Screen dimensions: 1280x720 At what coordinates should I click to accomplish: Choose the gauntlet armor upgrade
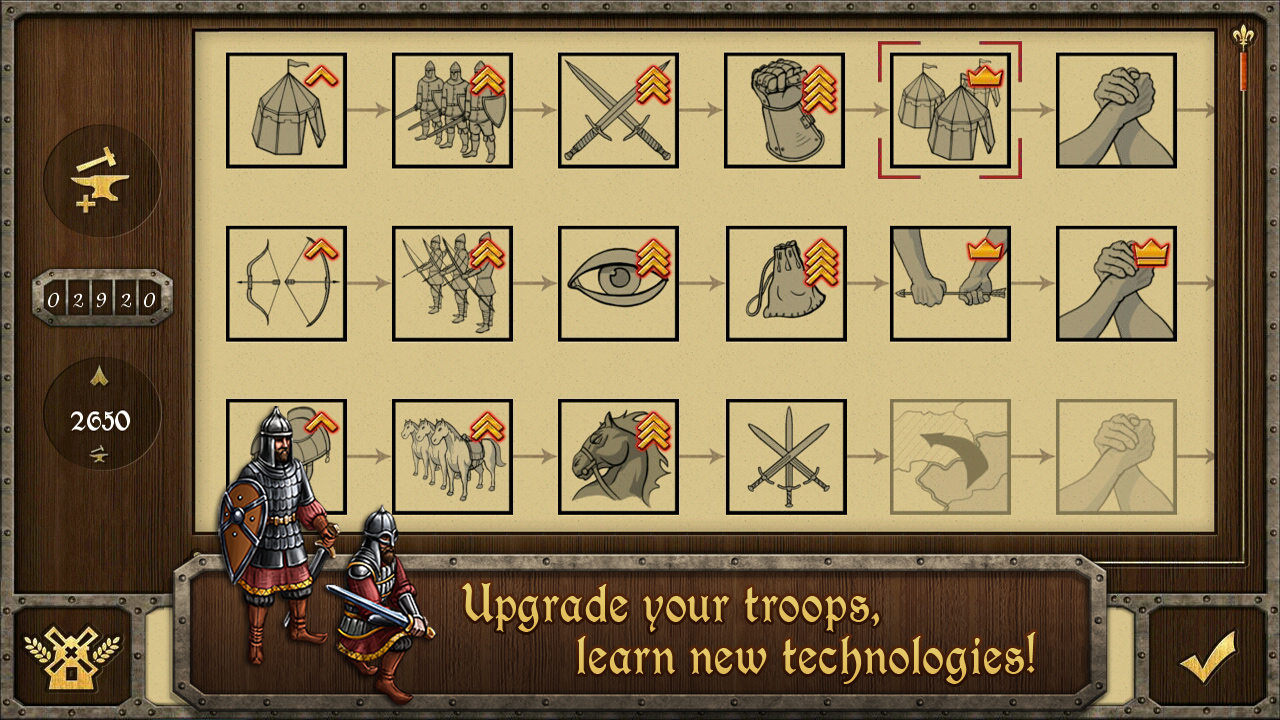click(784, 107)
